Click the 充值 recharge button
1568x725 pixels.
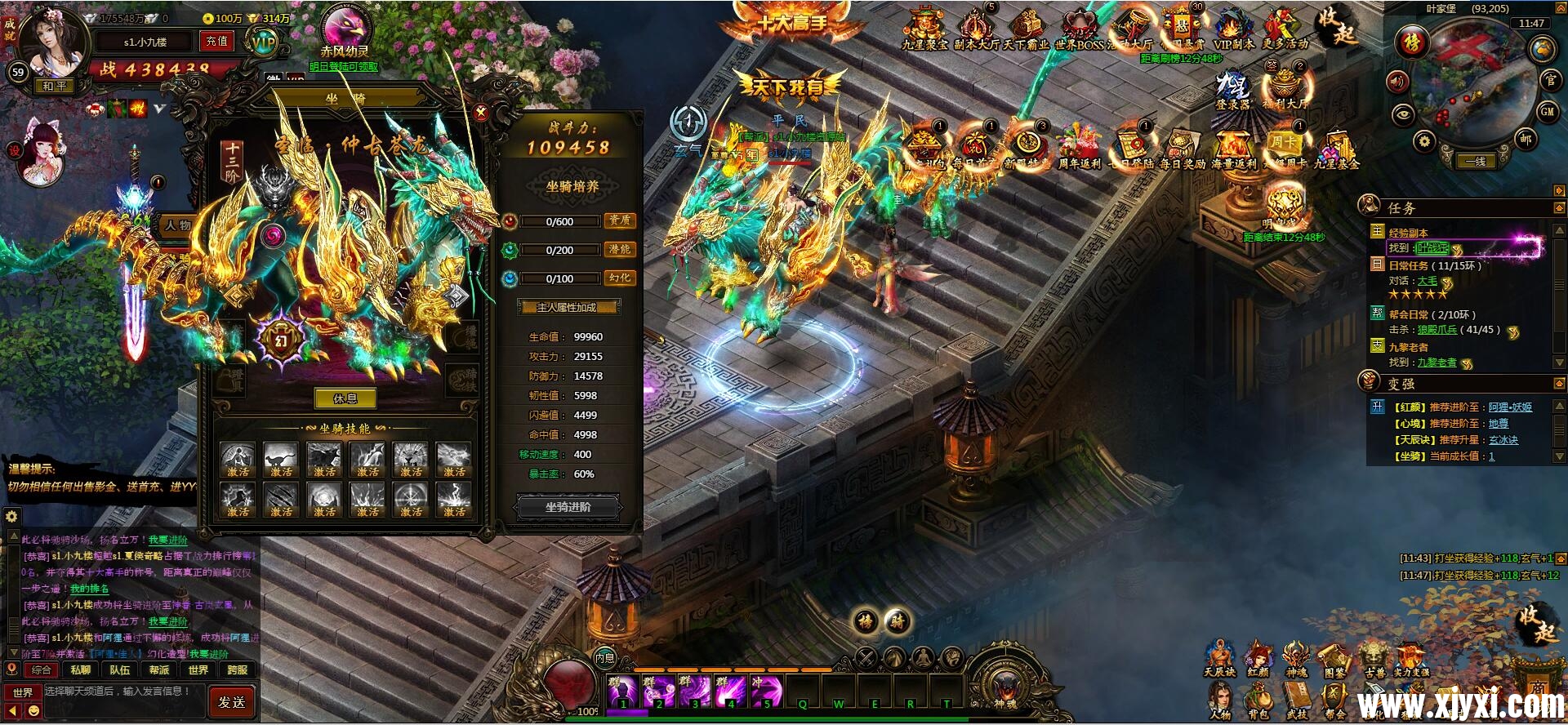(x=216, y=41)
